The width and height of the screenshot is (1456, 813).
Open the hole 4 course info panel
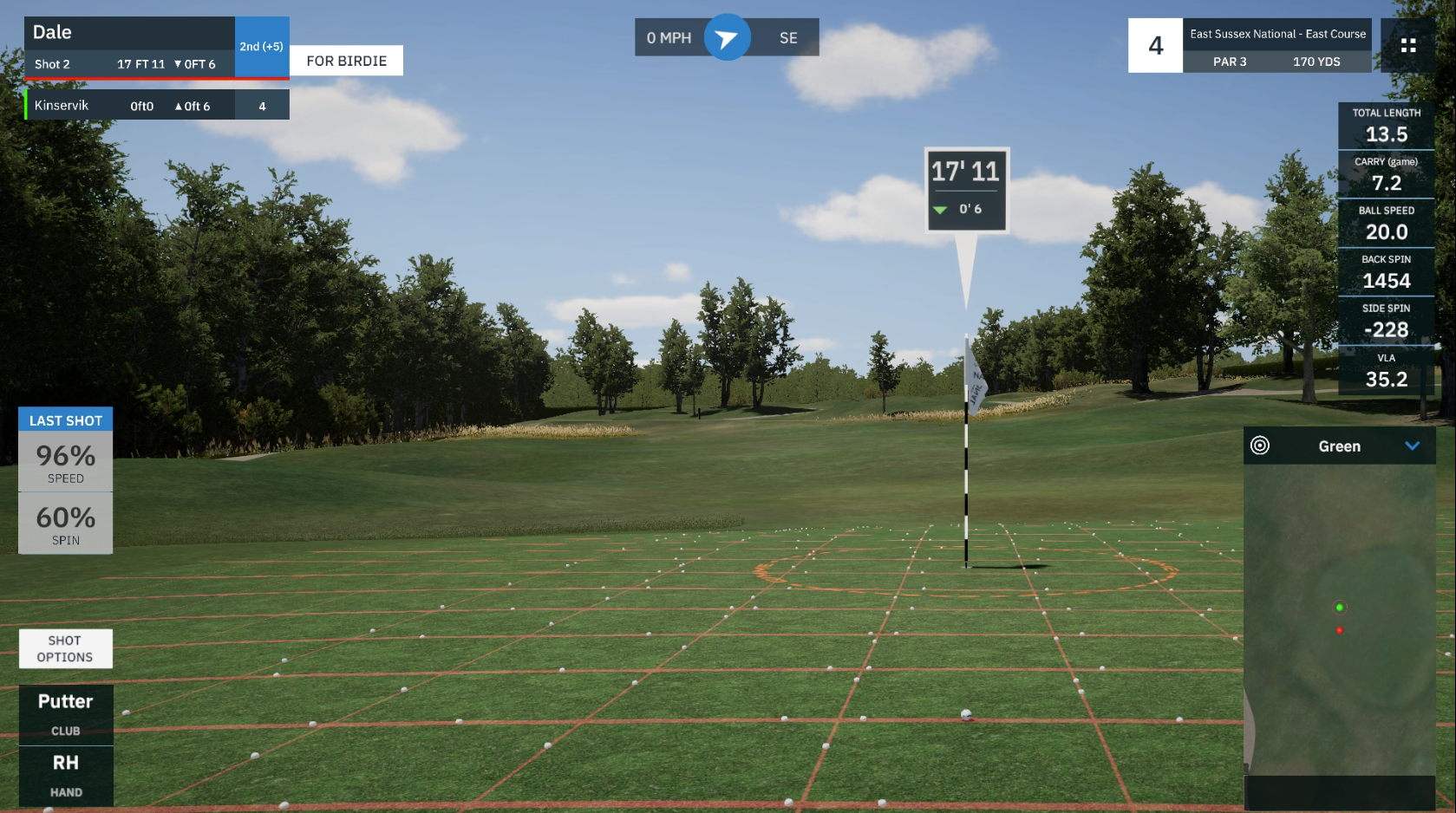click(x=1250, y=46)
